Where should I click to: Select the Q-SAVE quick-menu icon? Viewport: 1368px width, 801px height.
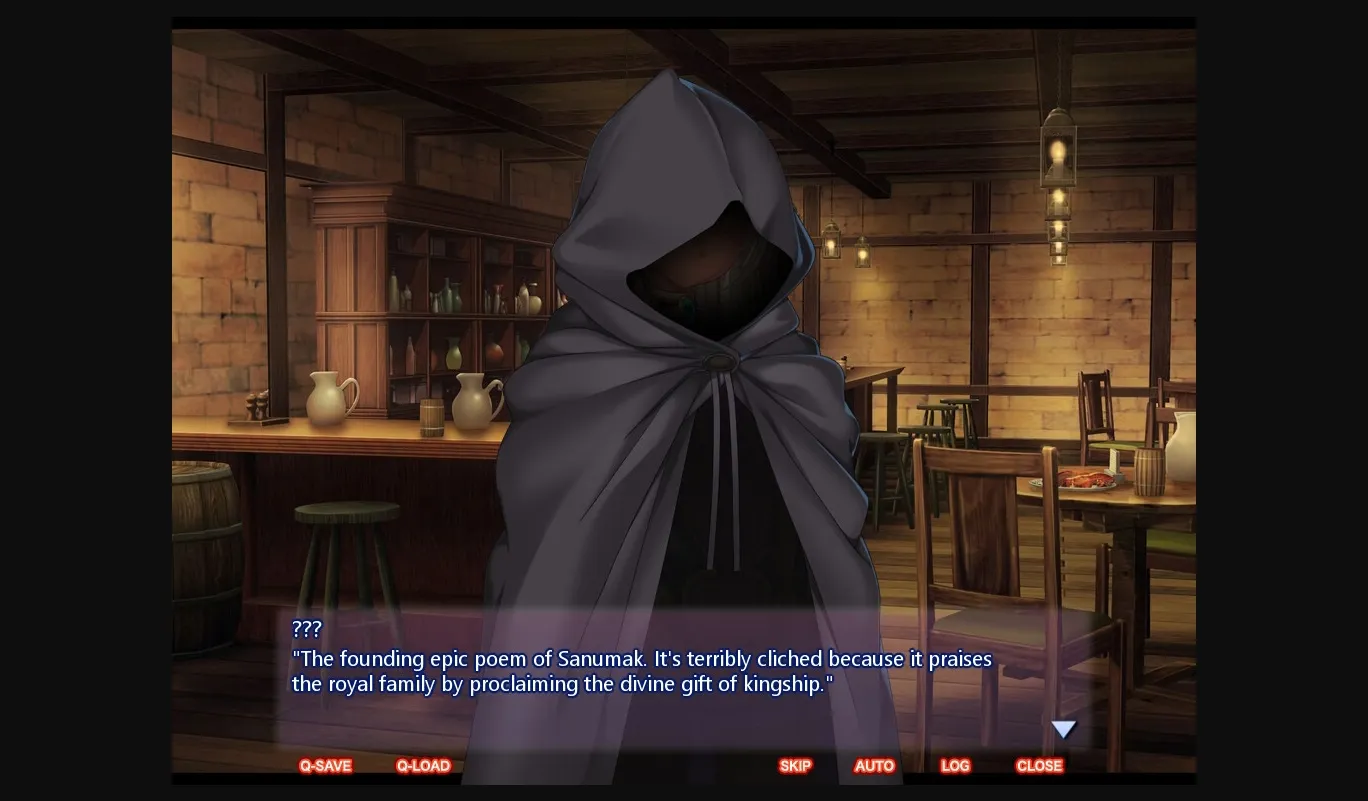pyautogui.click(x=325, y=766)
